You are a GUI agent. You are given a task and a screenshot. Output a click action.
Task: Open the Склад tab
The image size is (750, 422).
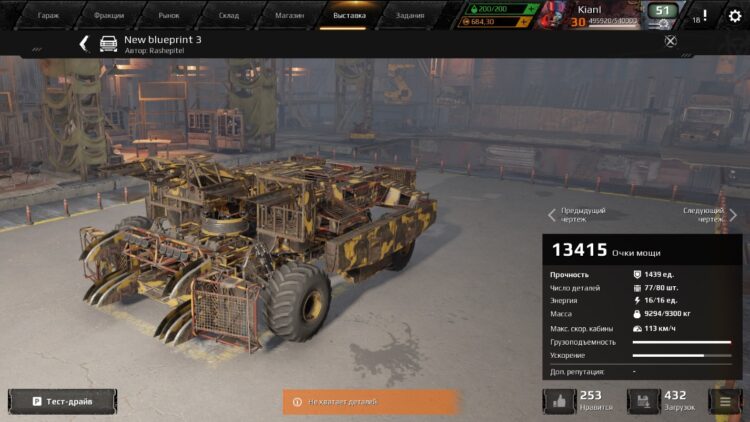[229, 15]
